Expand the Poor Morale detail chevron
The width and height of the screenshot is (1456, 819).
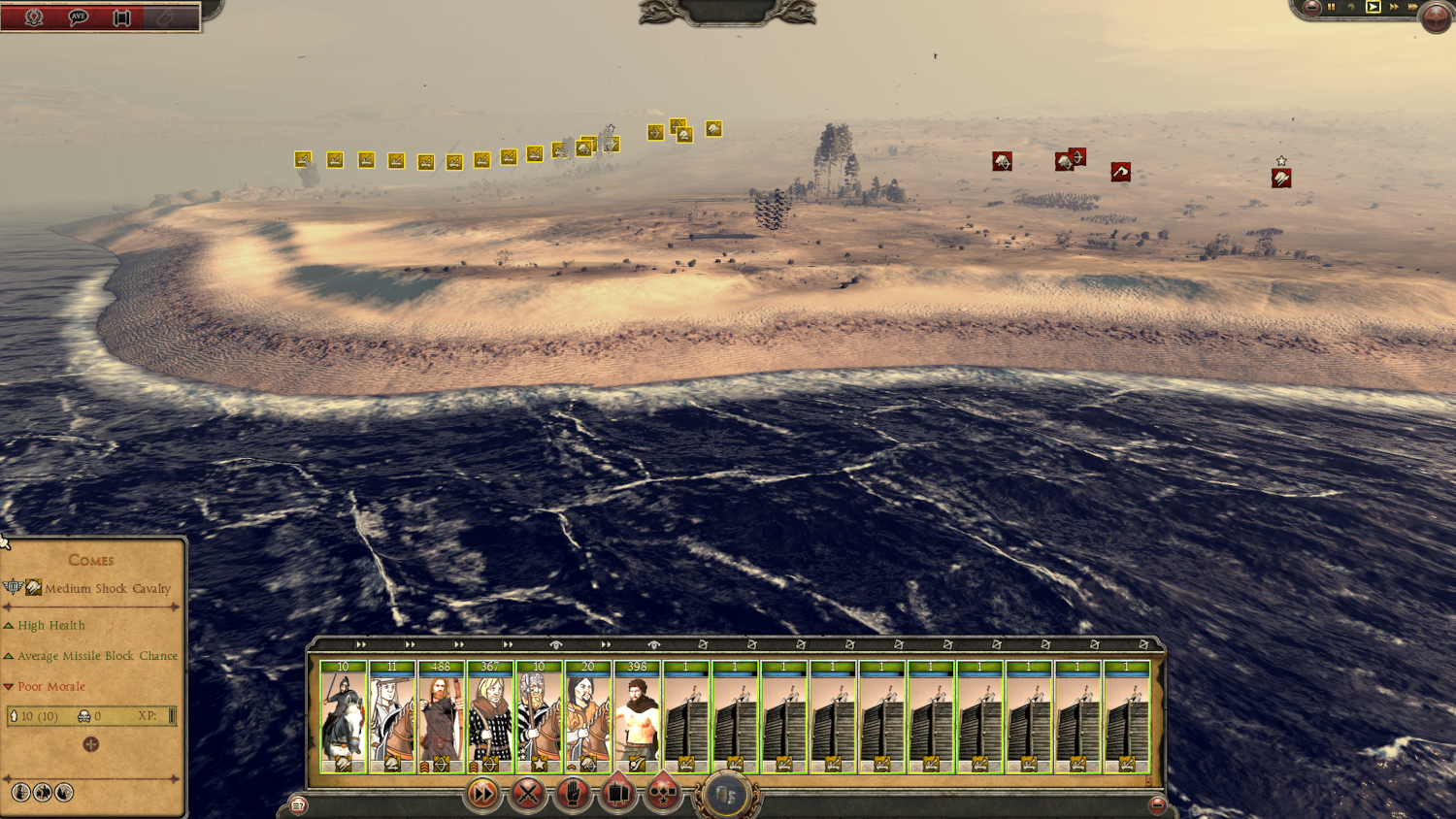(x=9, y=686)
